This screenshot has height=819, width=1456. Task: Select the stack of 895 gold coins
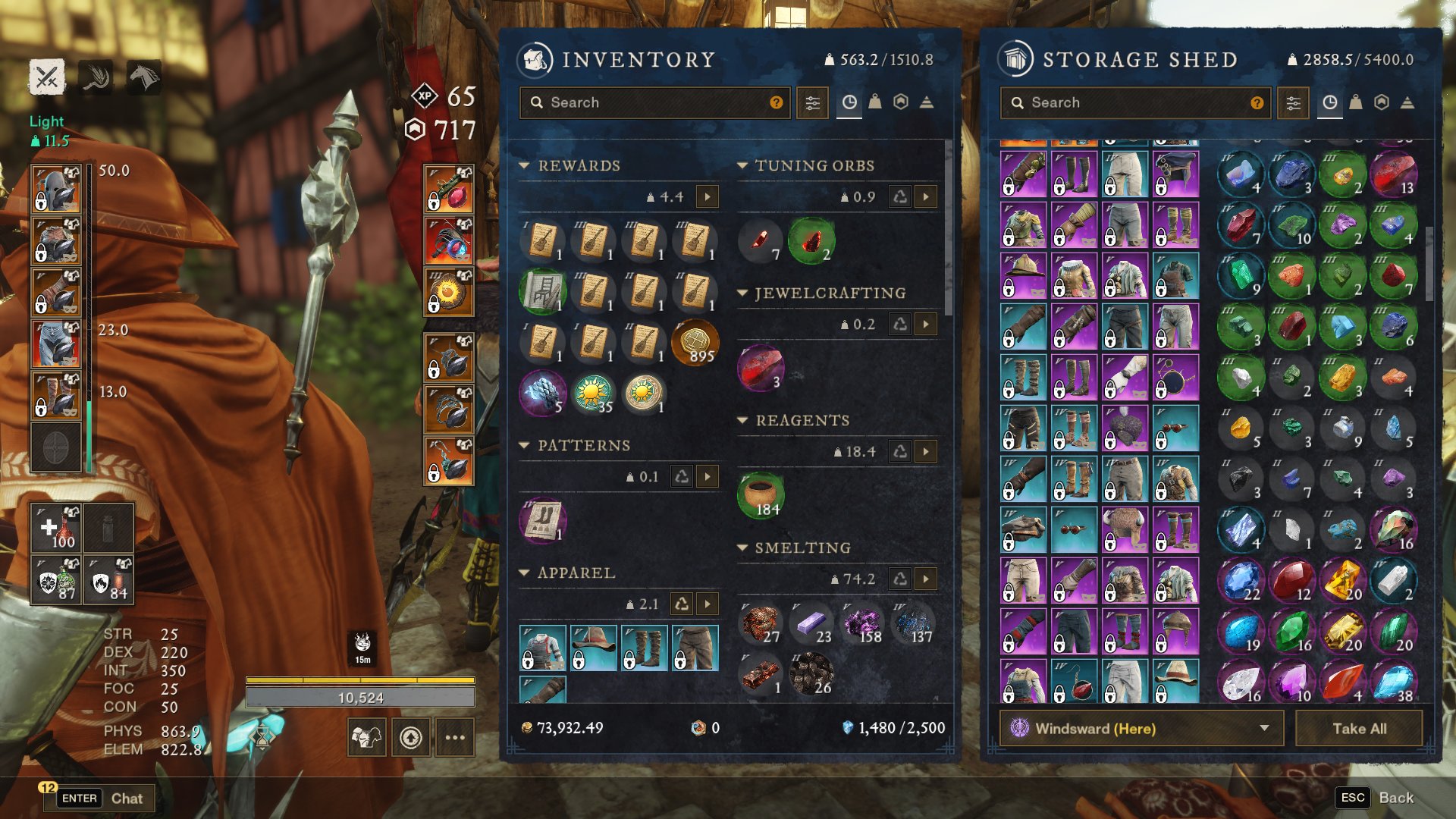coord(695,343)
